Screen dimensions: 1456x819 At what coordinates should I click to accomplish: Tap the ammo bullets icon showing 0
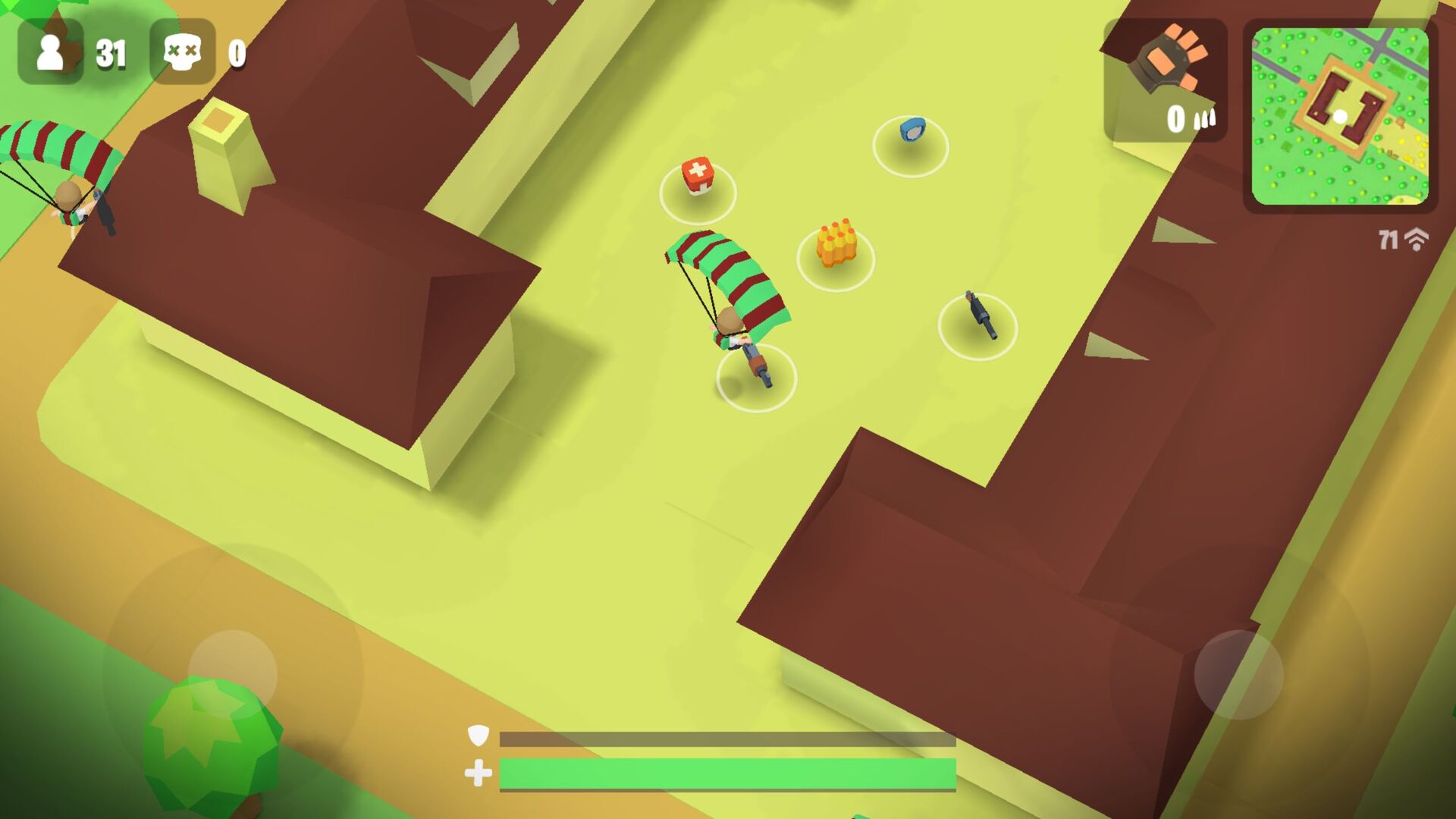coord(1191,118)
